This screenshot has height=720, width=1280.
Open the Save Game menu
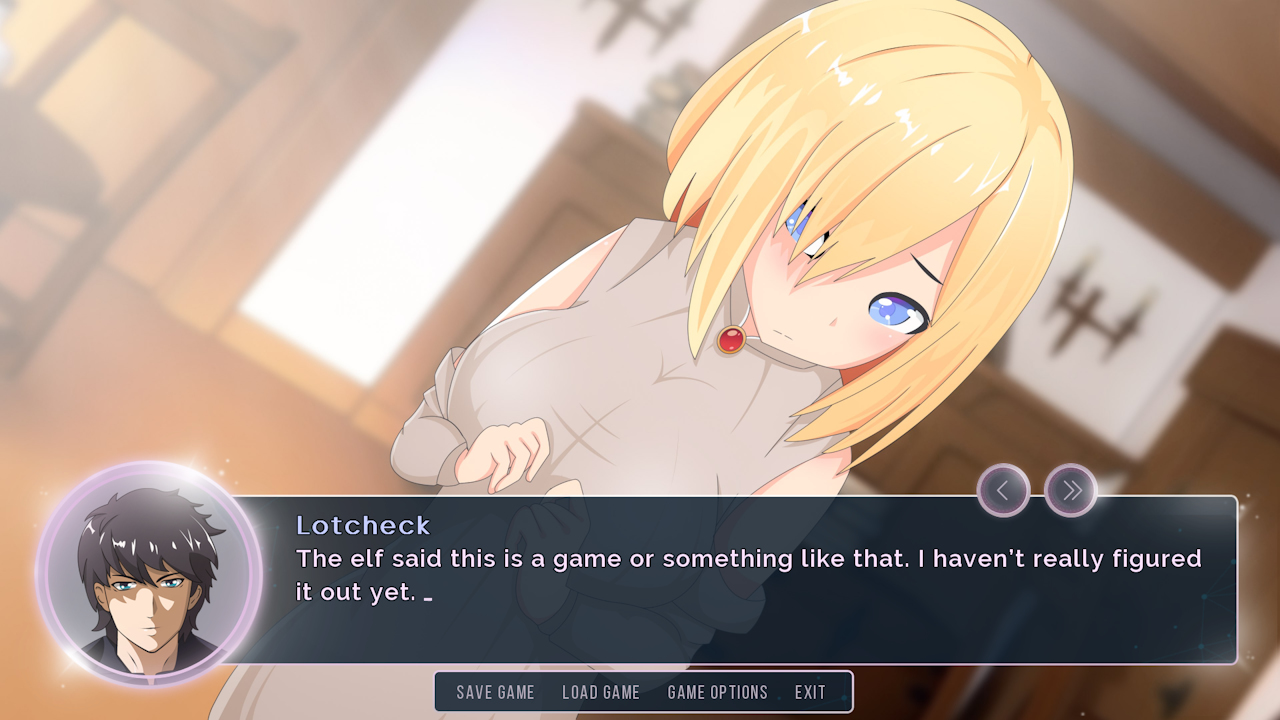[495, 692]
